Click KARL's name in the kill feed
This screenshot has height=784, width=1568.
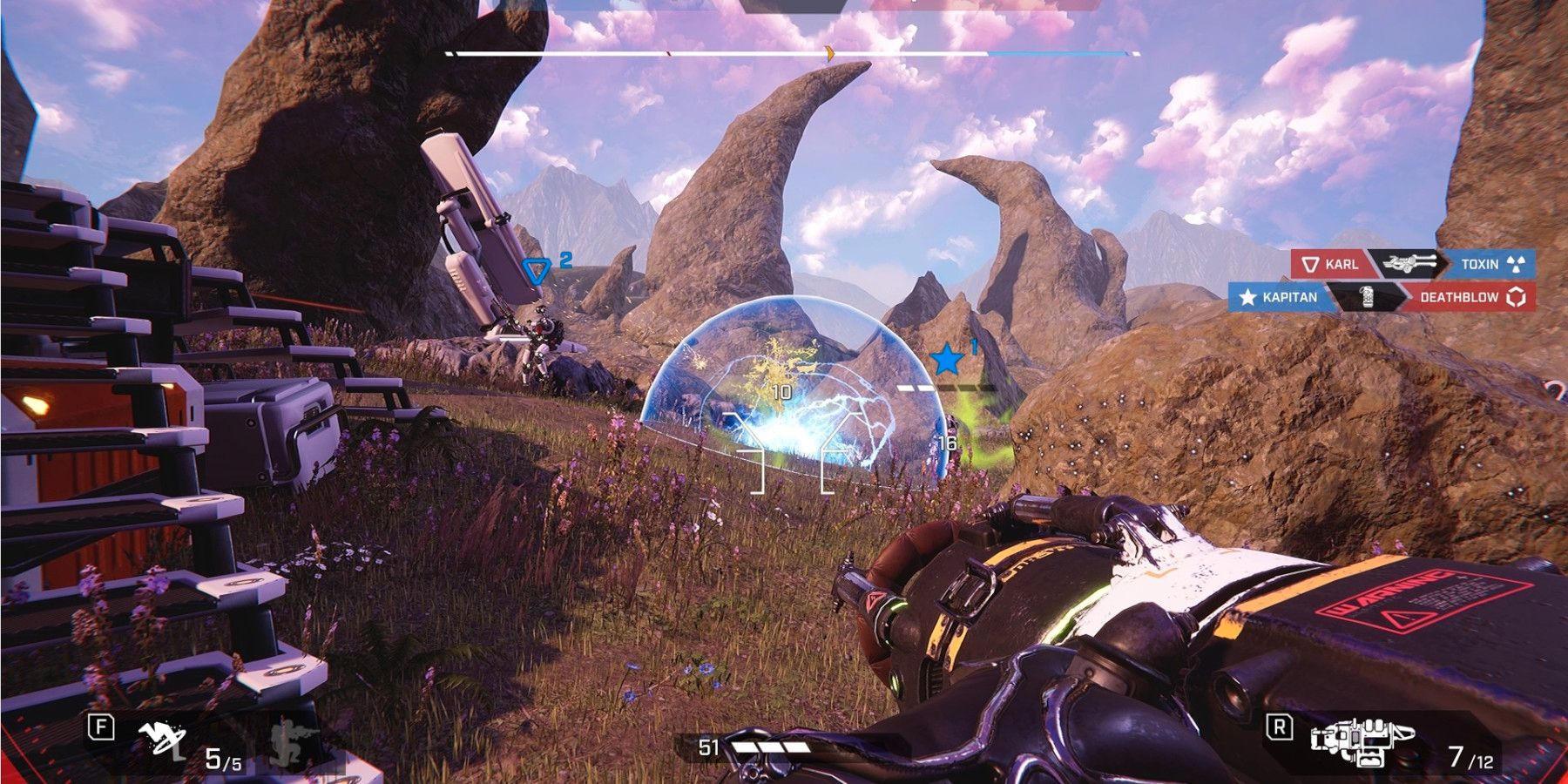tap(1341, 264)
